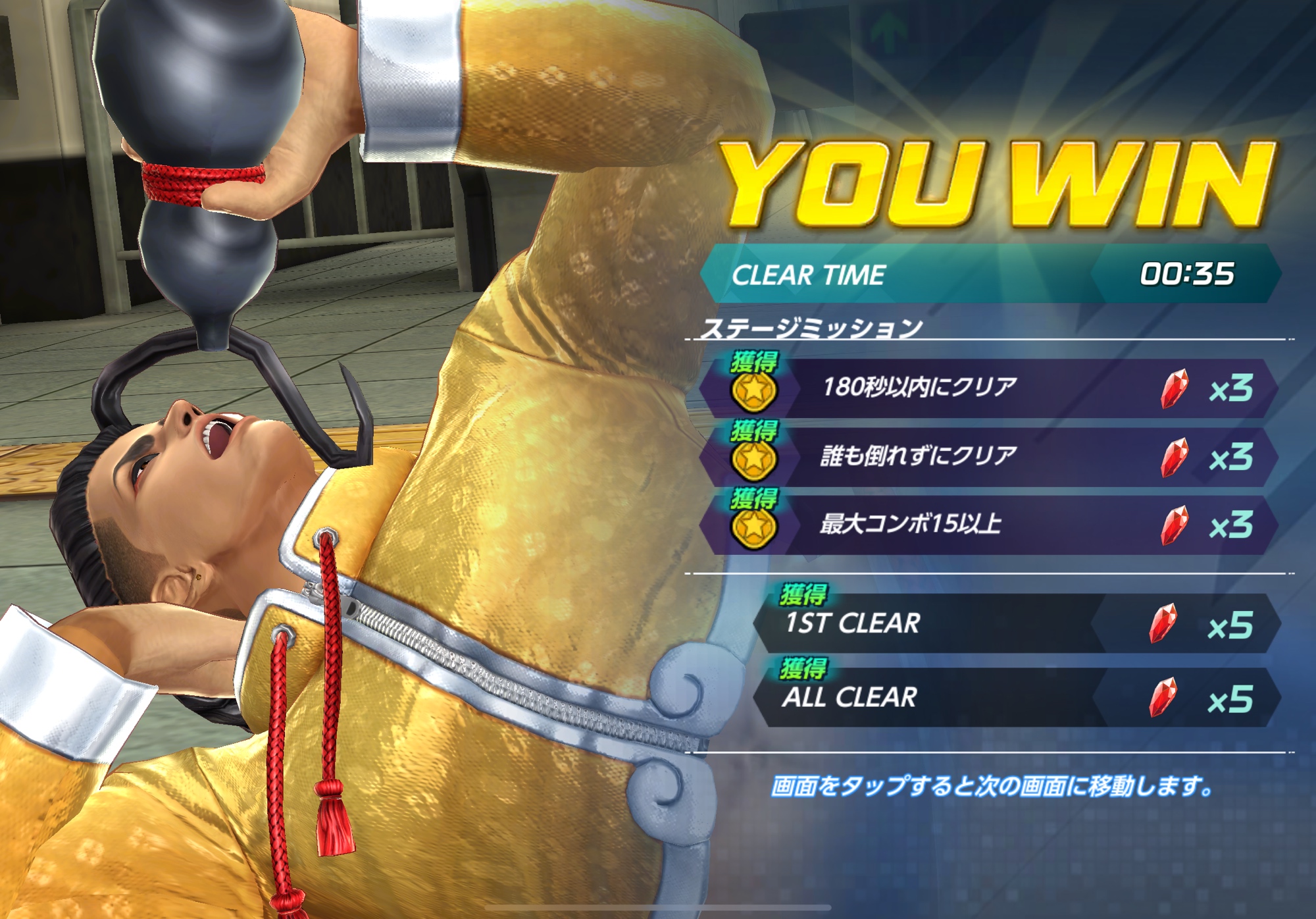Tap the blue continue prompt text
Viewport: 1316px width, 919px height.
point(992,786)
